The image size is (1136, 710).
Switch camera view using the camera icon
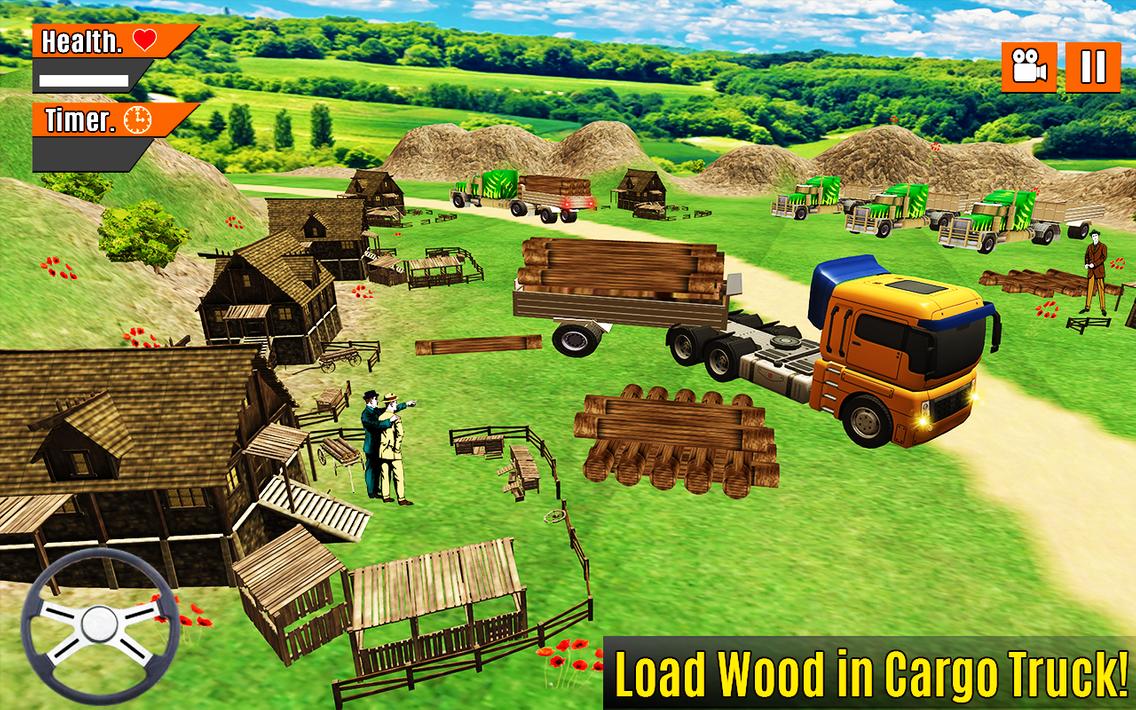pyautogui.click(x=1029, y=68)
